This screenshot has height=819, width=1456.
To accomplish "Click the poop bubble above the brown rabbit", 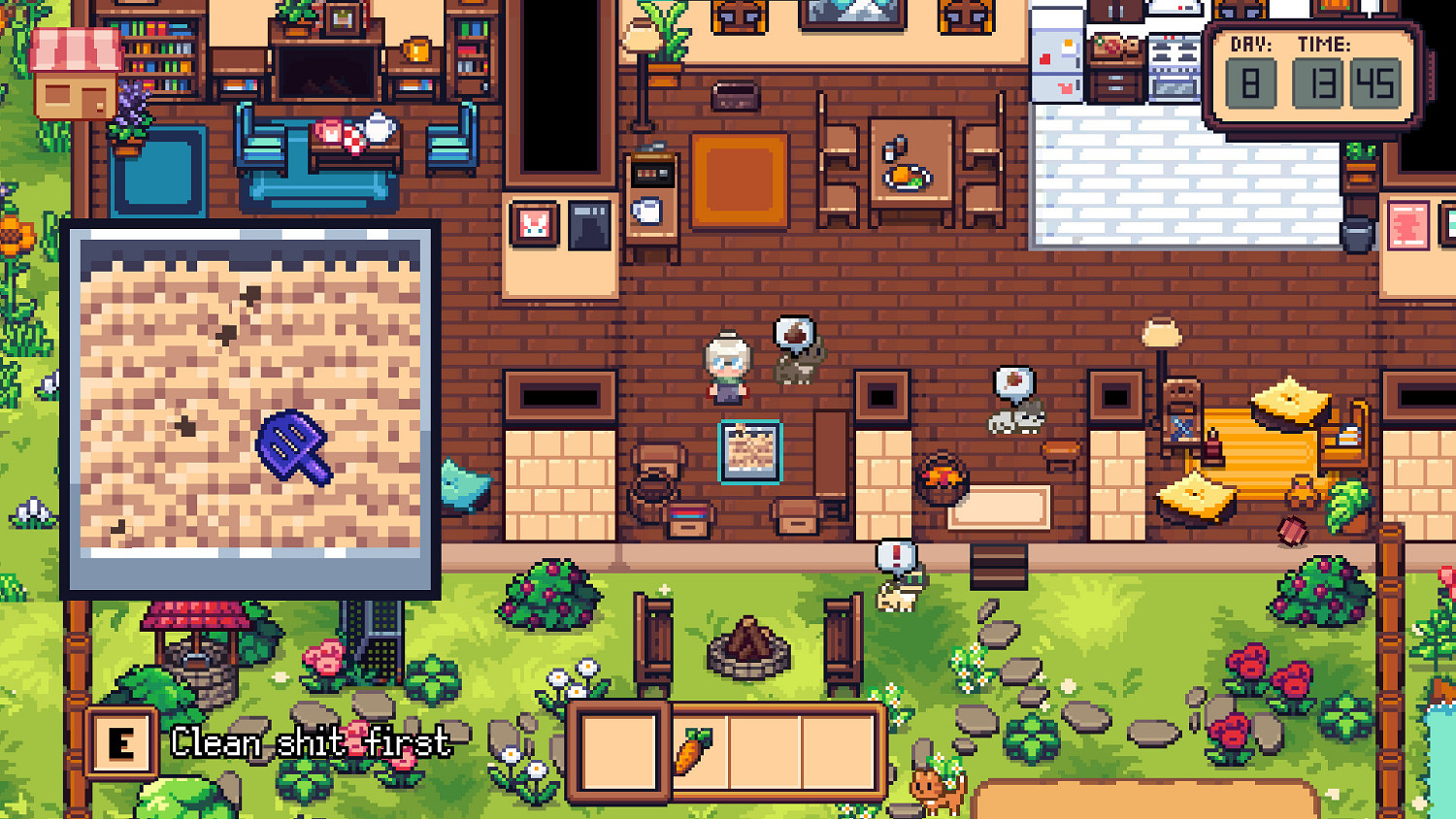I will coord(793,332).
